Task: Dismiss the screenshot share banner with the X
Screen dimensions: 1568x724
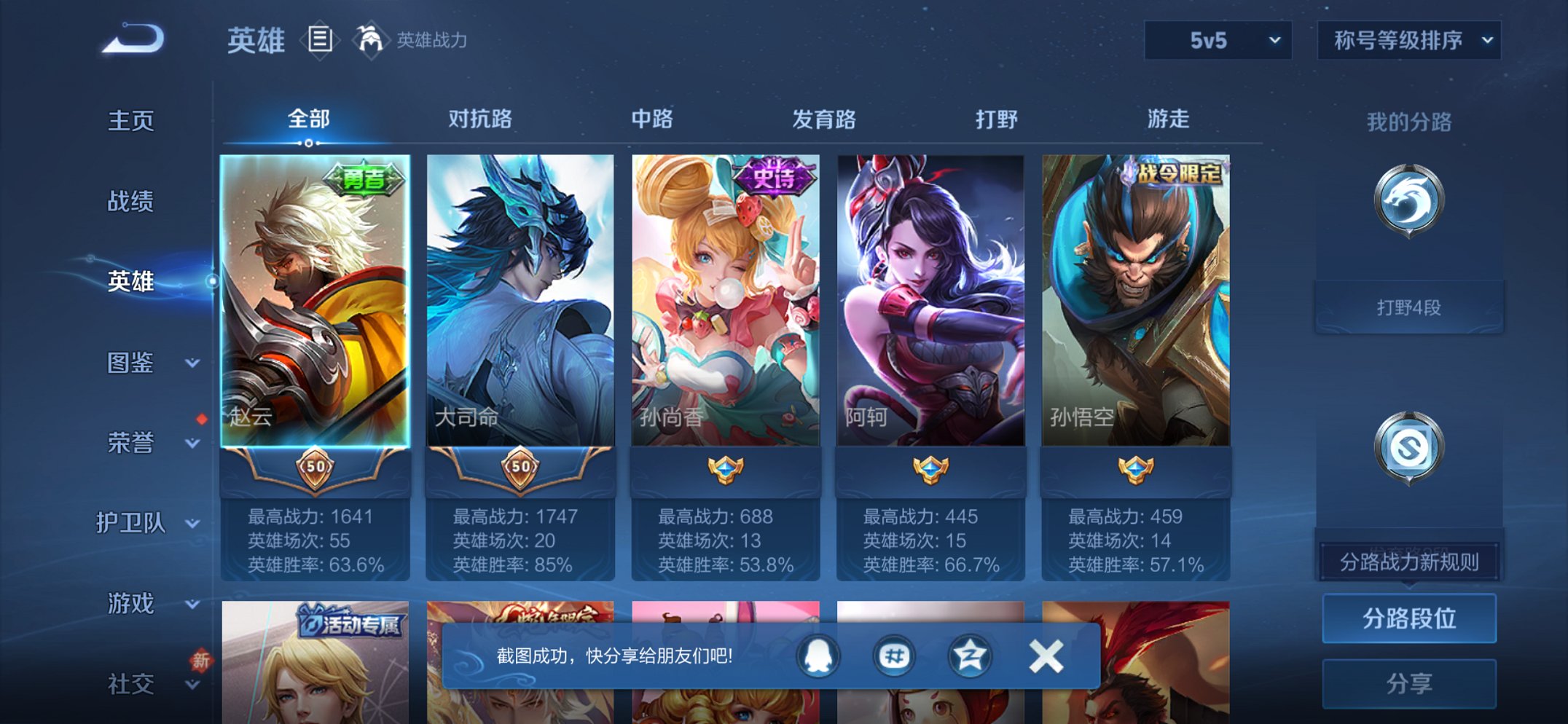Action: click(1046, 656)
